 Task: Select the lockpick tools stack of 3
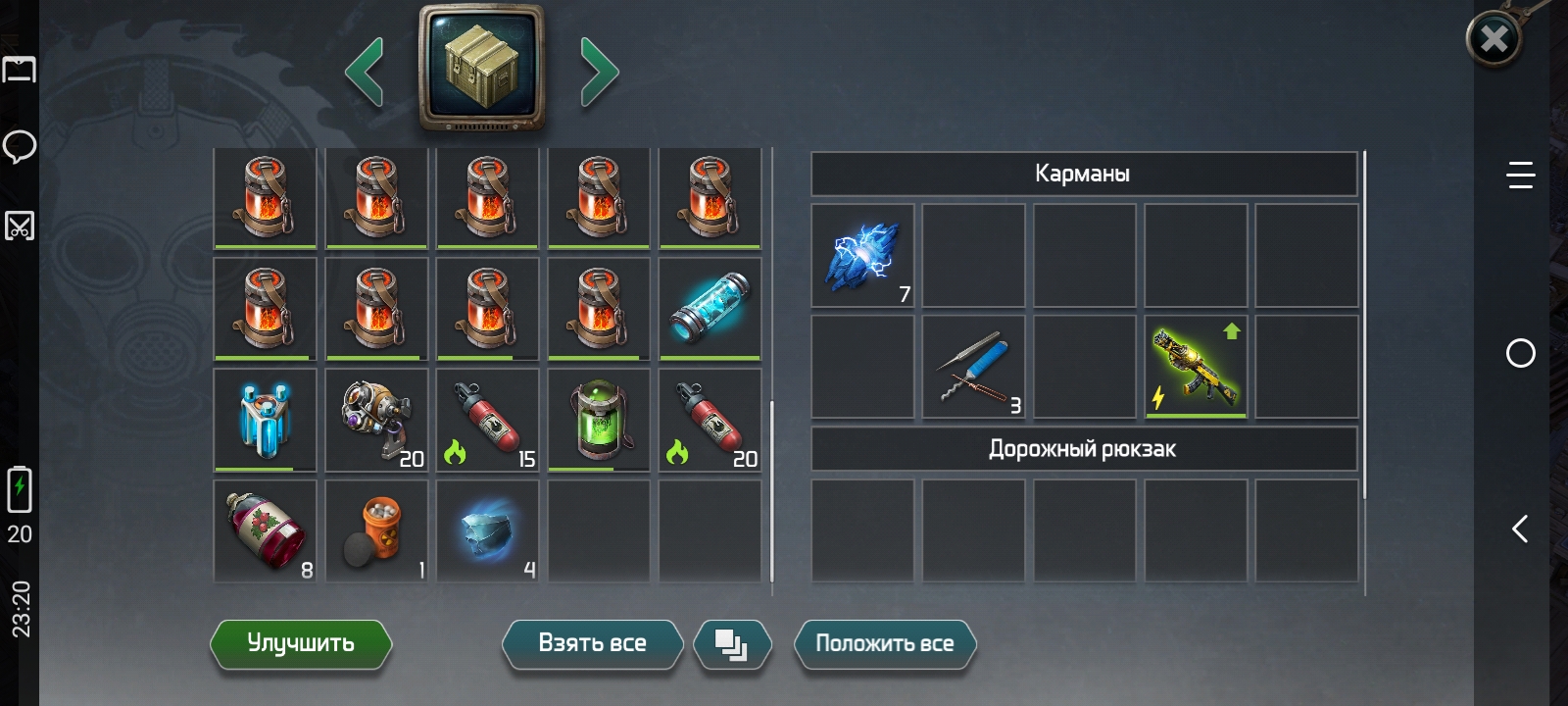point(973,367)
